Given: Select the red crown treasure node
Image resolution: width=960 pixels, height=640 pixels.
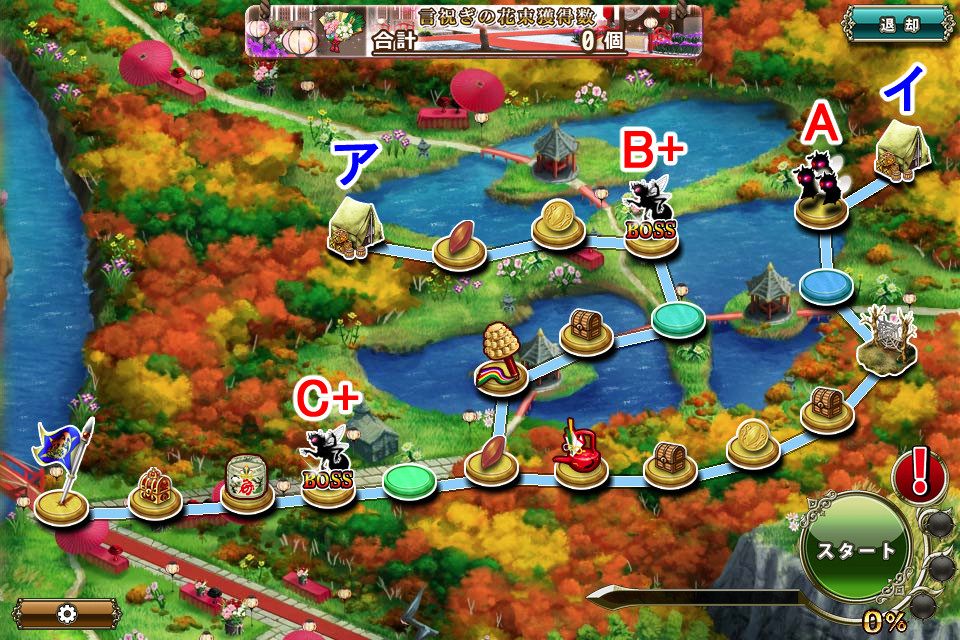Looking at the screenshot, I should (x=155, y=492).
